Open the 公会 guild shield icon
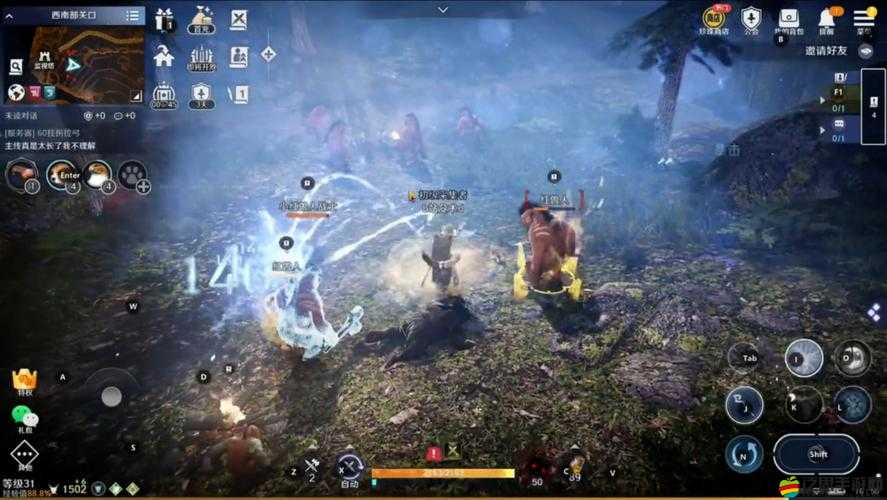 pos(751,18)
